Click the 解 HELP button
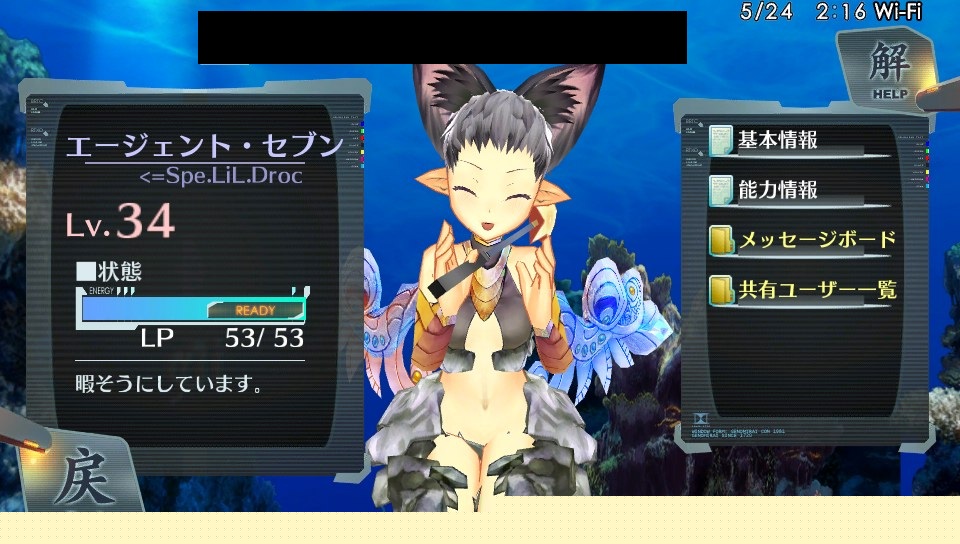Screen dimensions: 960x544 coord(888,68)
